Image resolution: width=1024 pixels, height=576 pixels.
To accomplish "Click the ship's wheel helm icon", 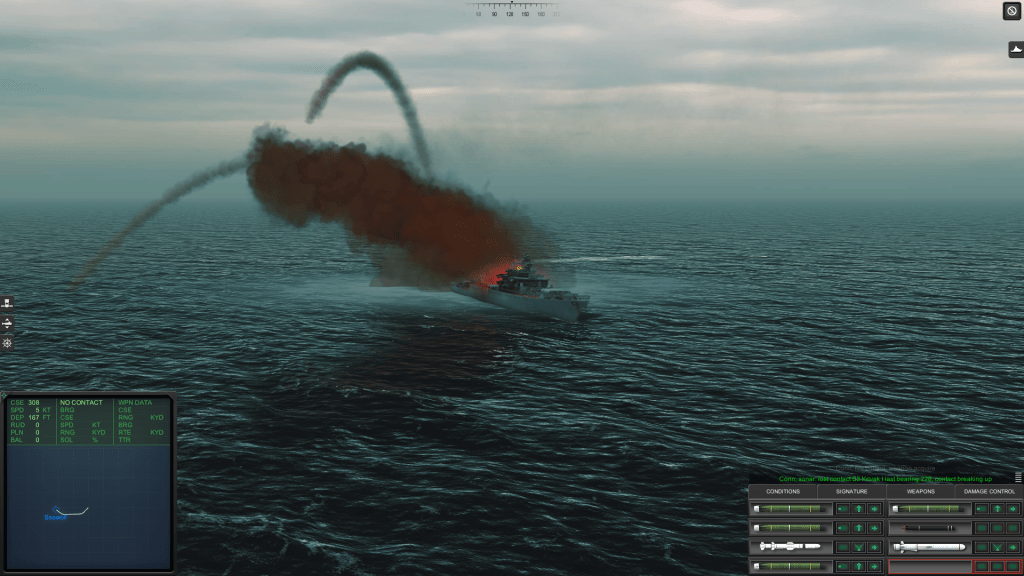I will 7,343.
